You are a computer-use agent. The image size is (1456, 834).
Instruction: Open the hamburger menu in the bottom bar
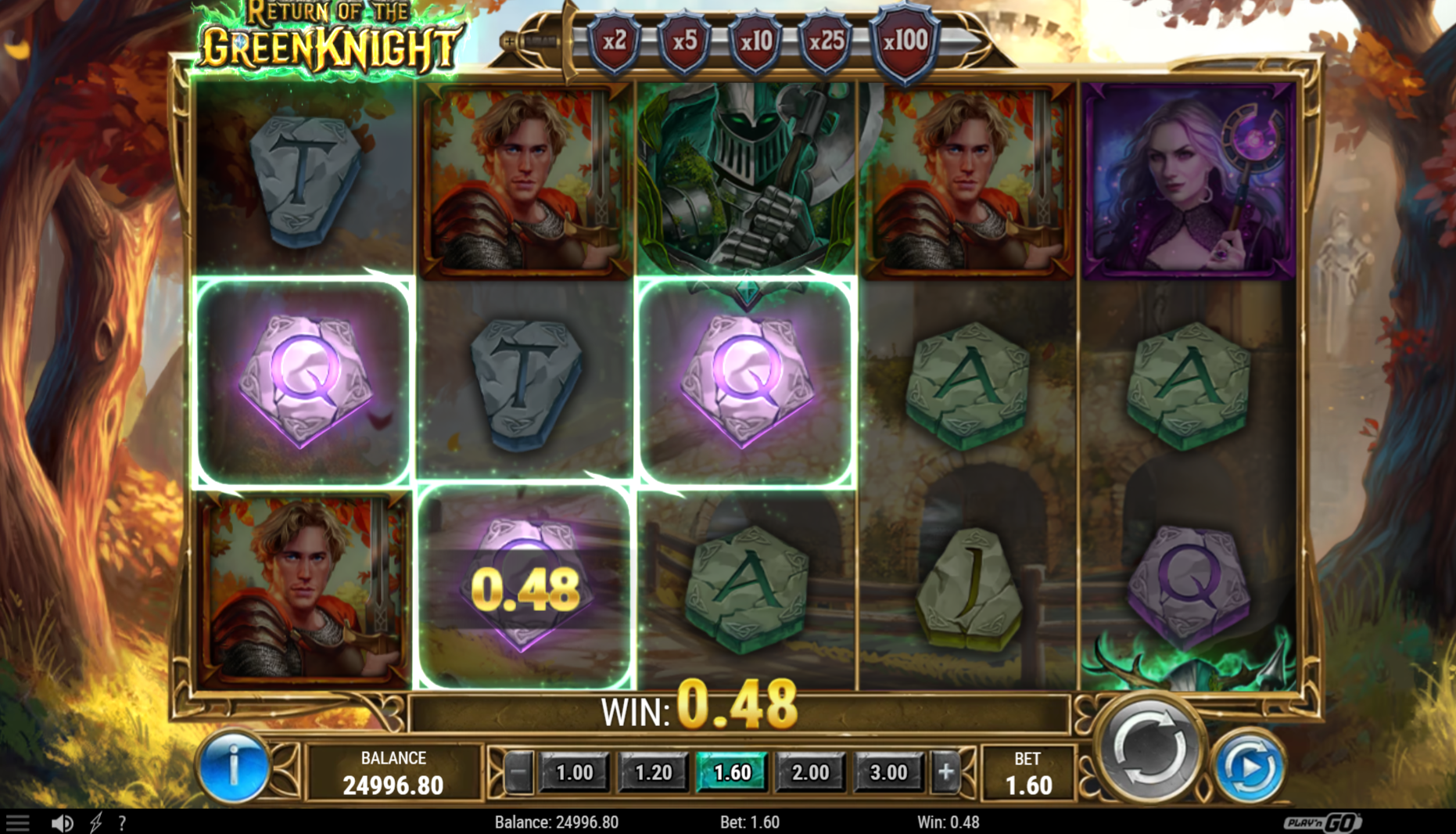coord(17,822)
